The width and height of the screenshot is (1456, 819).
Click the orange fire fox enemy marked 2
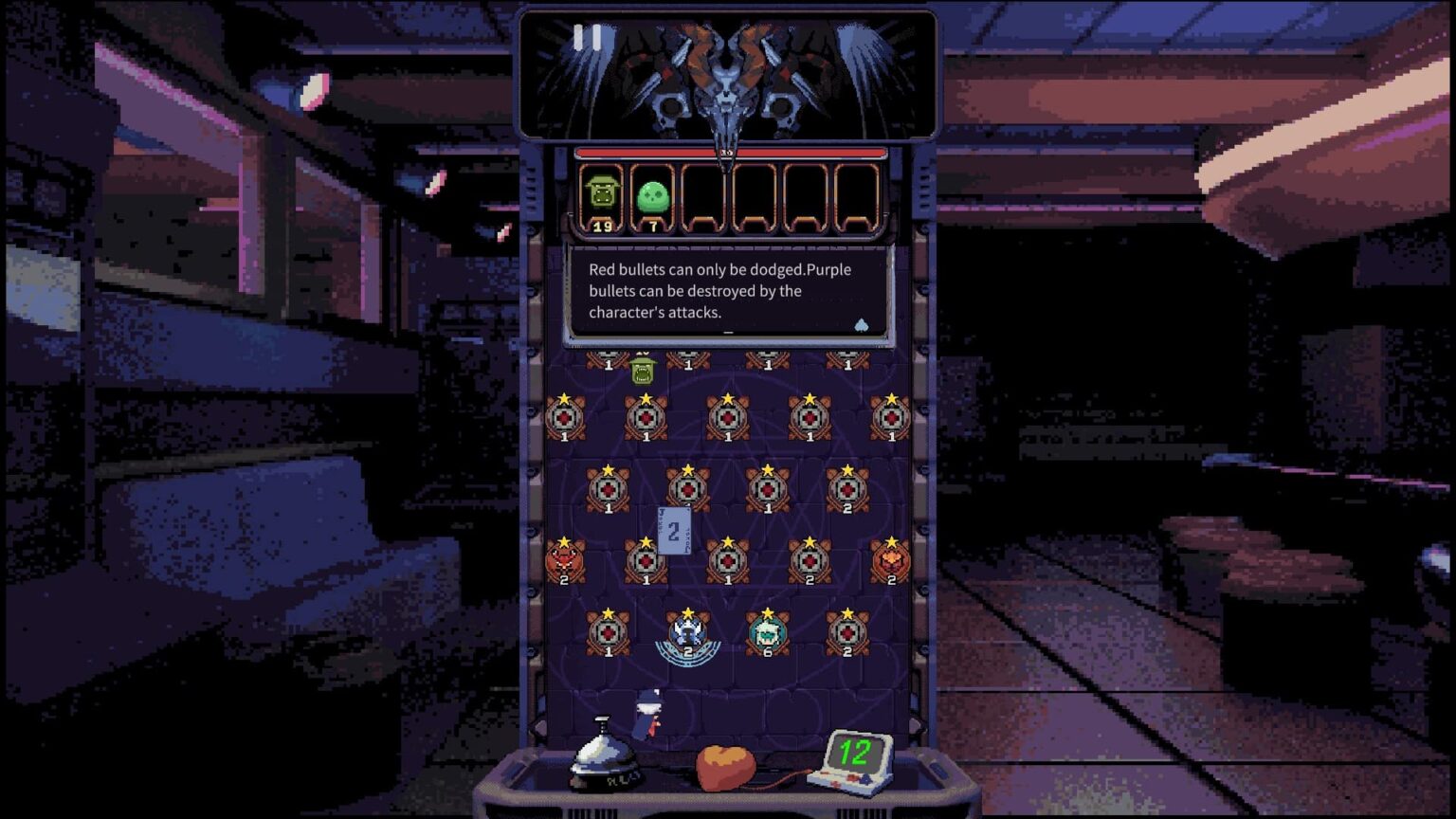tap(890, 559)
